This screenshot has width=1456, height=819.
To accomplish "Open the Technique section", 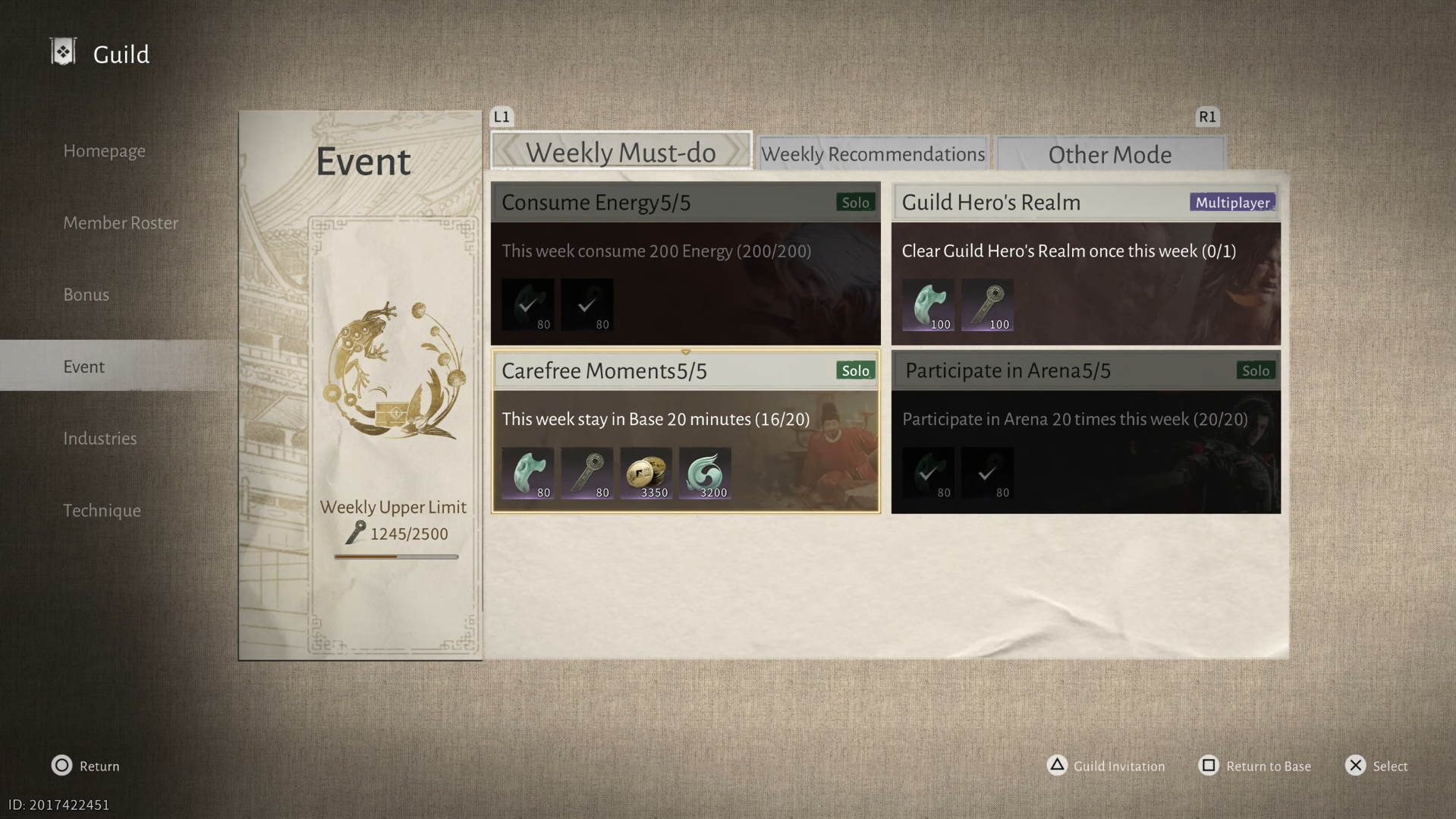I will [102, 511].
